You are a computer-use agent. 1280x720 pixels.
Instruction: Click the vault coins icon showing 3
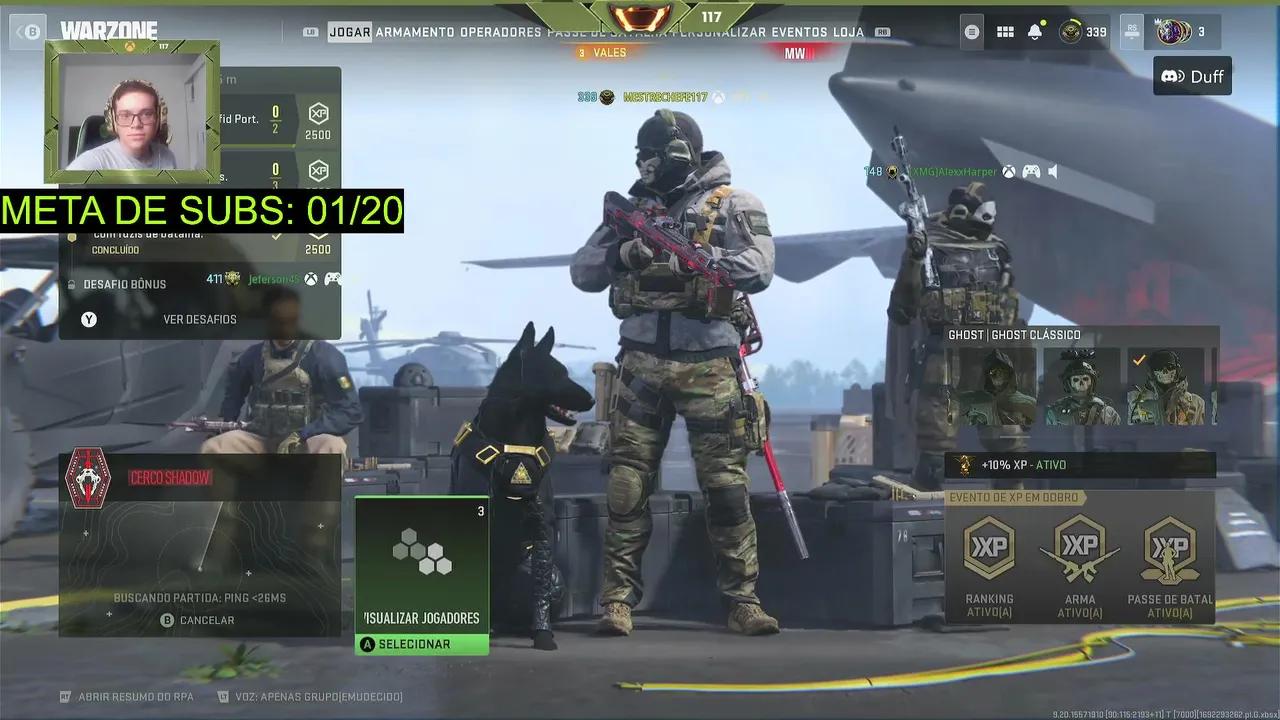pyautogui.click(x=1175, y=31)
